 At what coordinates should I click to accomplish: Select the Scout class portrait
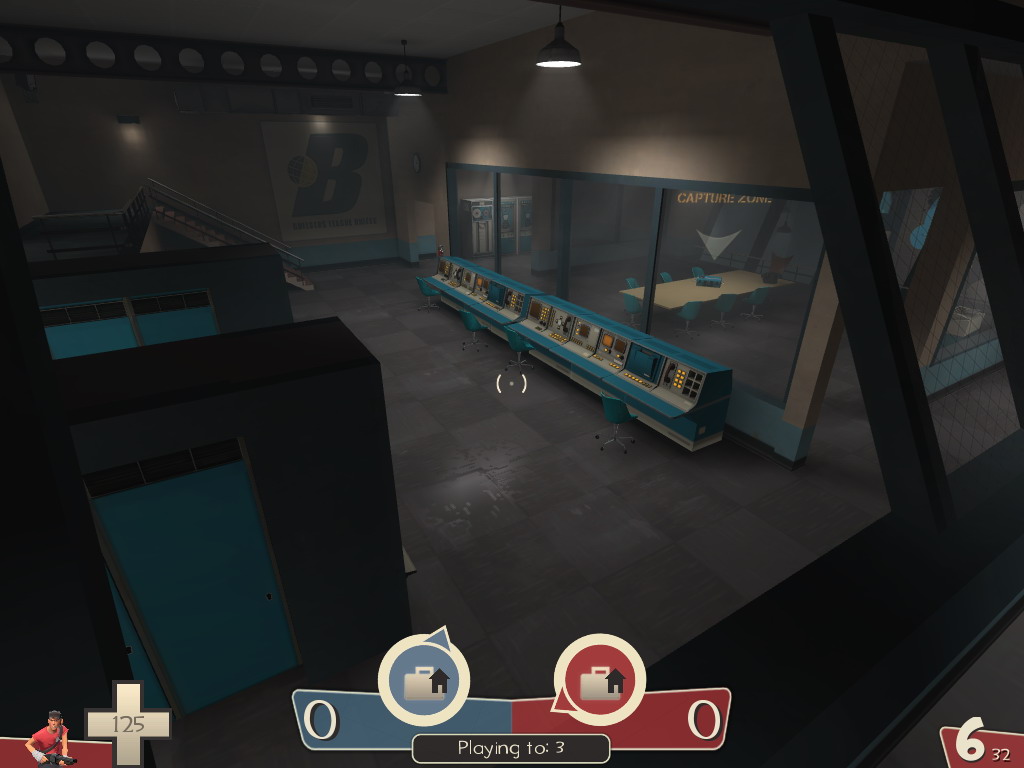(50, 740)
